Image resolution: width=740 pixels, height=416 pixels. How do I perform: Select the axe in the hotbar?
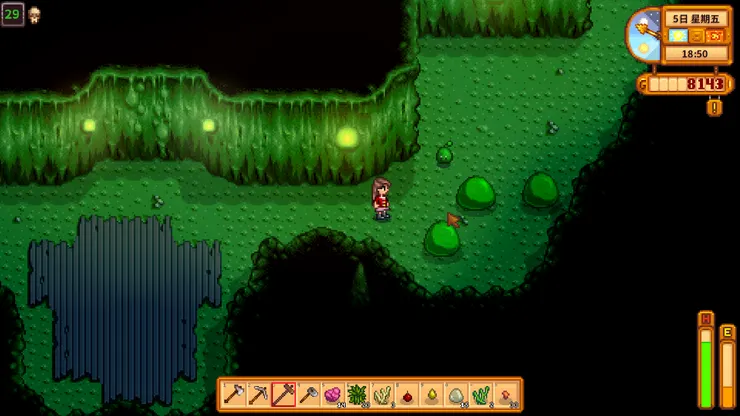tap(235, 395)
